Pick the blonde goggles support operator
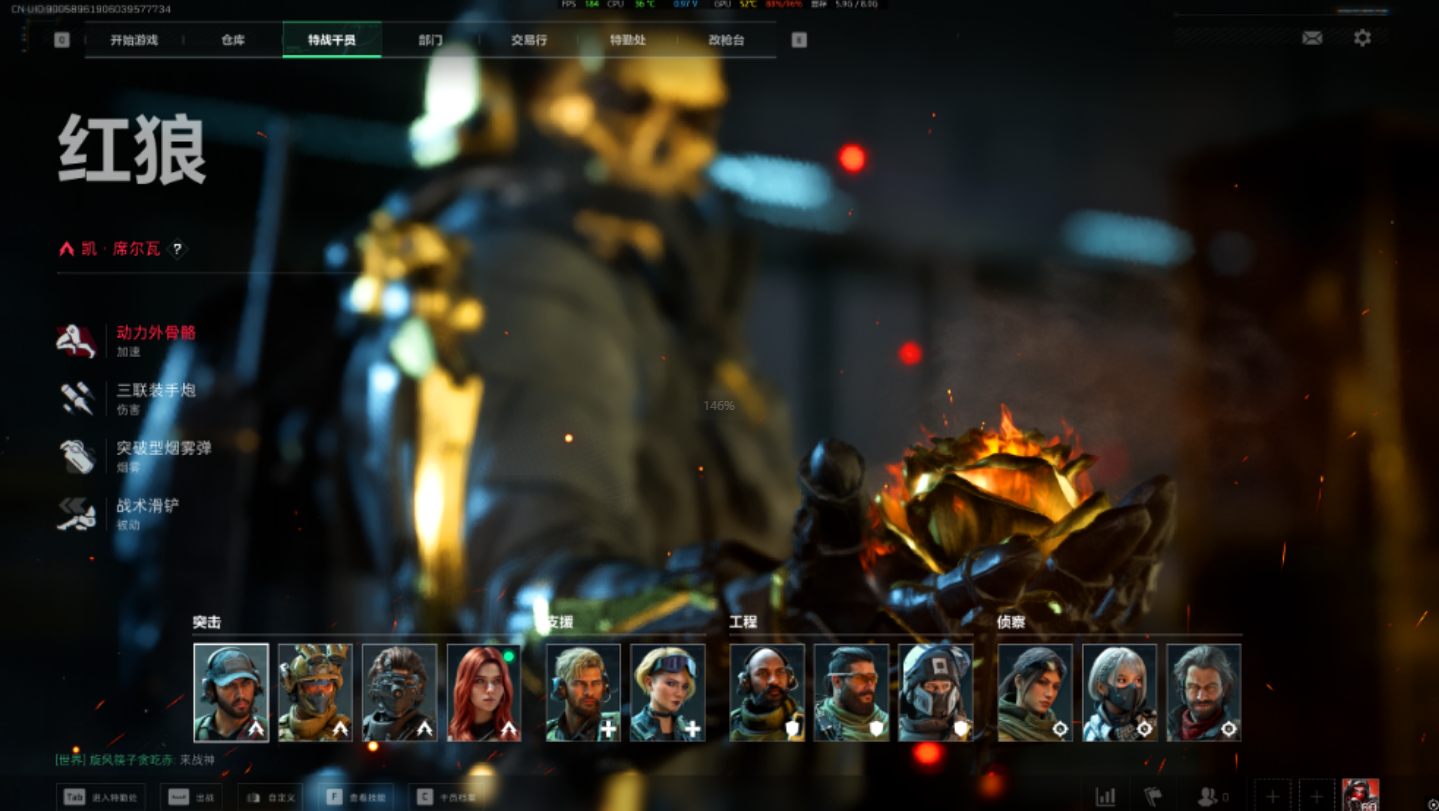 tap(668, 692)
